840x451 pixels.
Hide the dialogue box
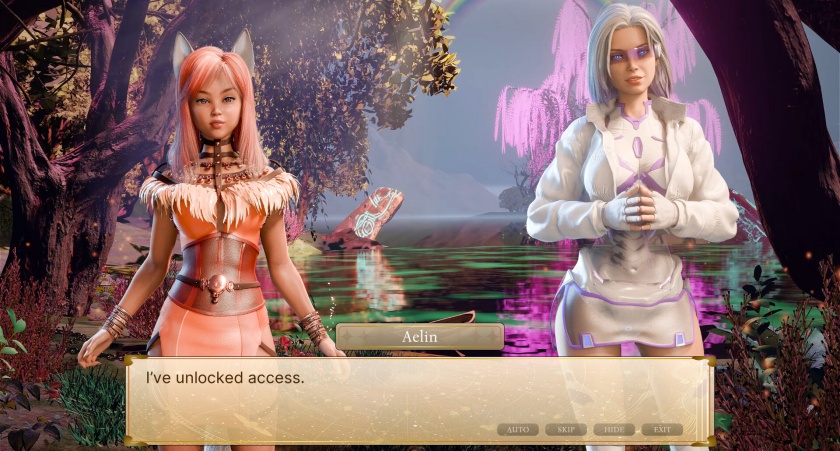pyautogui.click(x=614, y=429)
